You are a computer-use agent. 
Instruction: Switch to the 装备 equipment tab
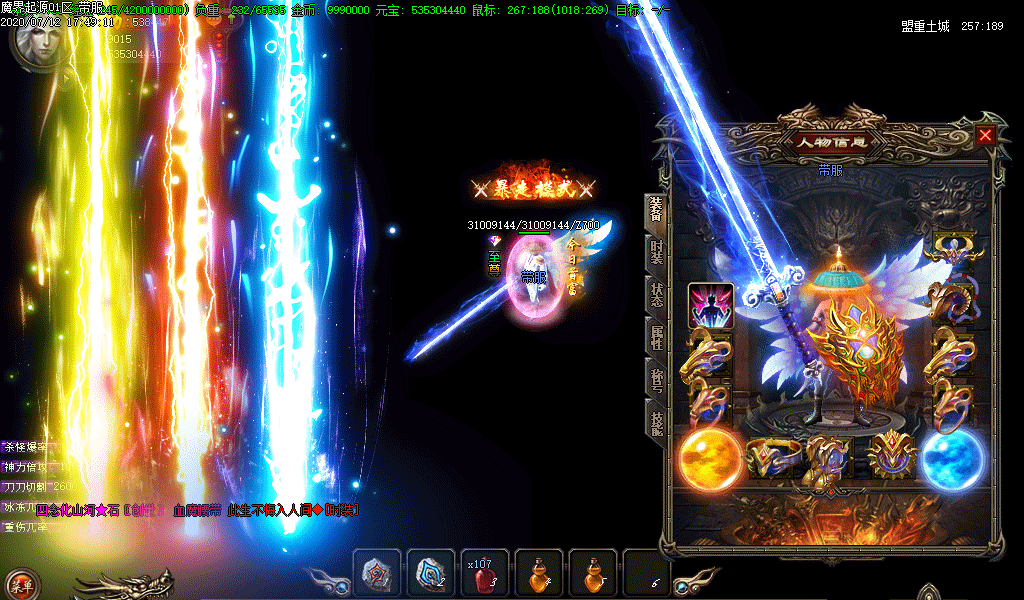(x=656, y=210)
